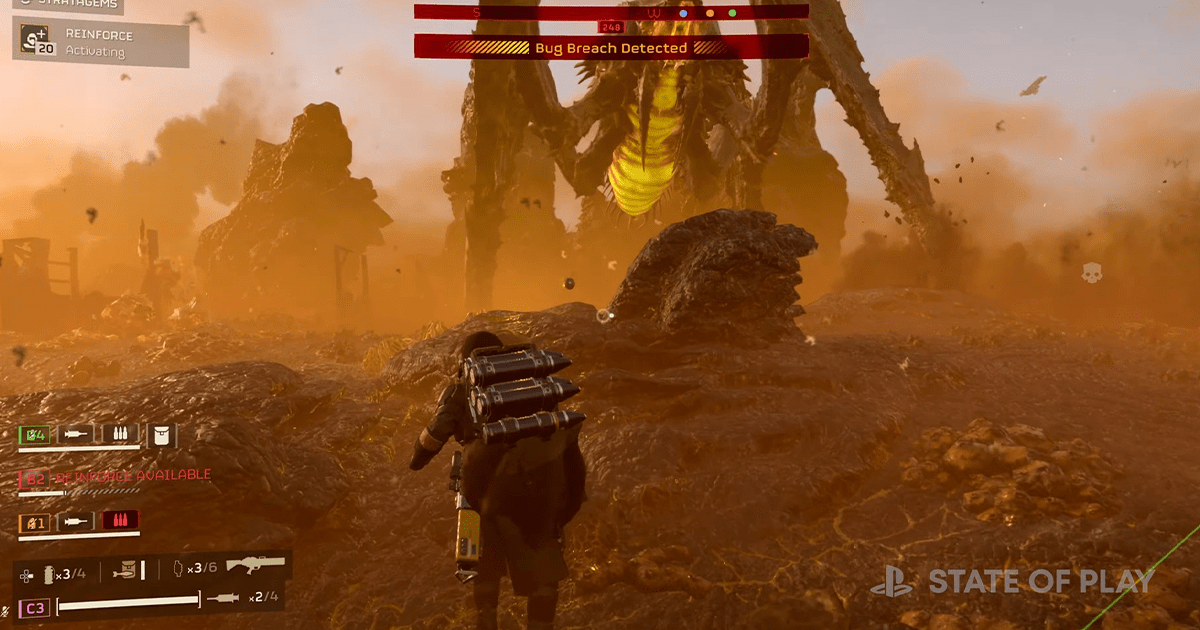Screen dimensions: 1200x630
Task: Click the compass bar with squad dots
Action: 611,12
